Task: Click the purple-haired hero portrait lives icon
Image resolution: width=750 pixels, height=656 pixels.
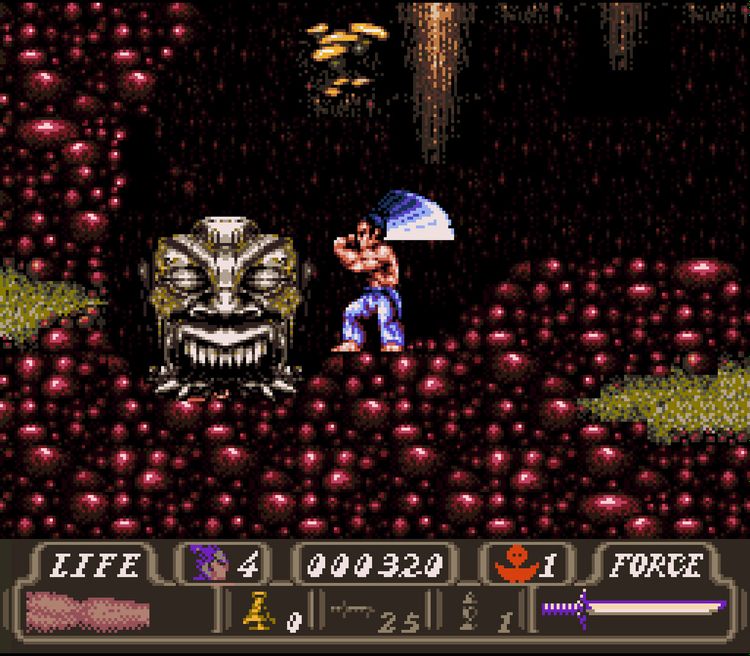Action: pos(211,566)
